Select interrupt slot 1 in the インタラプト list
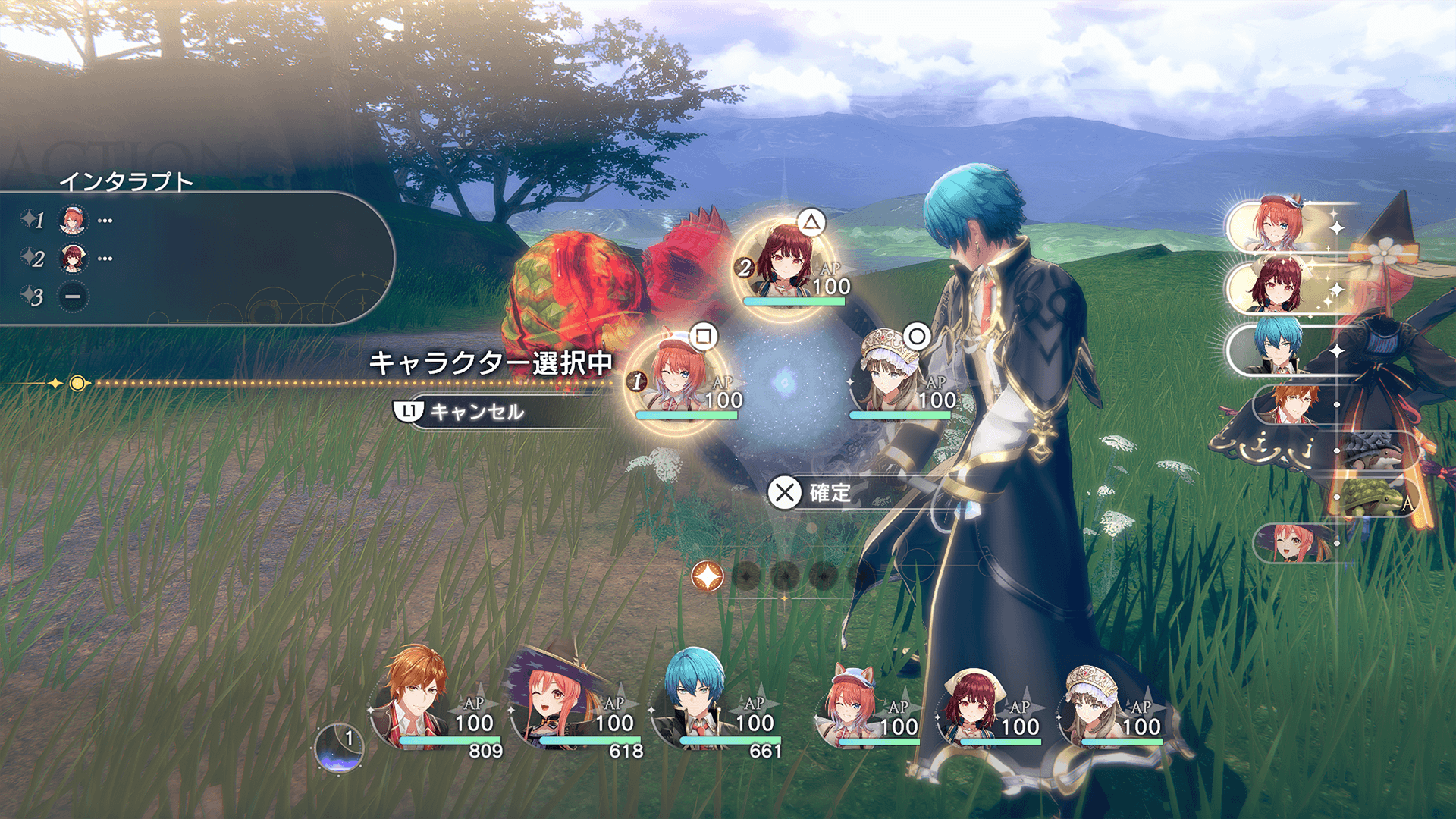This screenshot has height=819, width=1456. point(73,221)
